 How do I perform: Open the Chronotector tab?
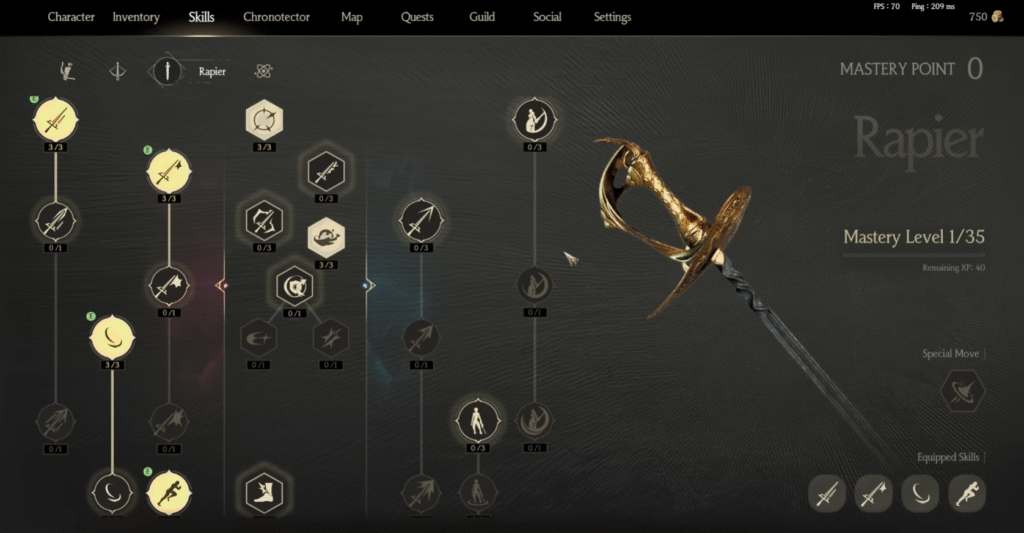click(x=276, y=17)
